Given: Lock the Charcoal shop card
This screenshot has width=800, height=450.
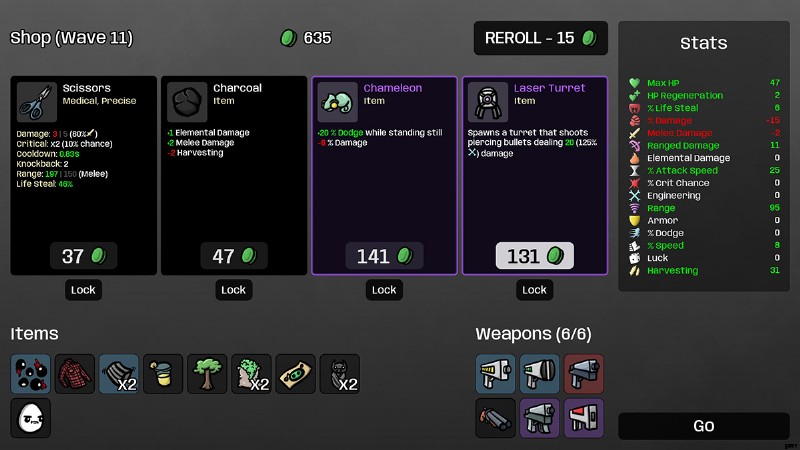Looking at the screenshot, I should coord(234,290).
